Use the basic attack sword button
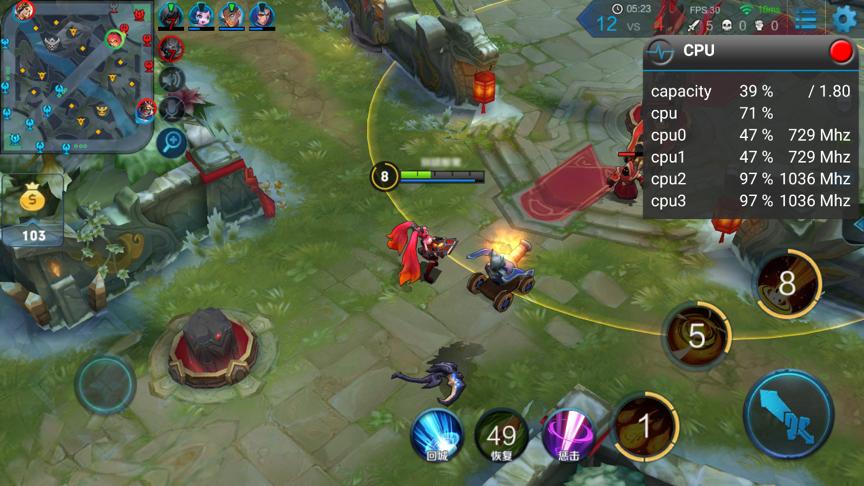 788,414
